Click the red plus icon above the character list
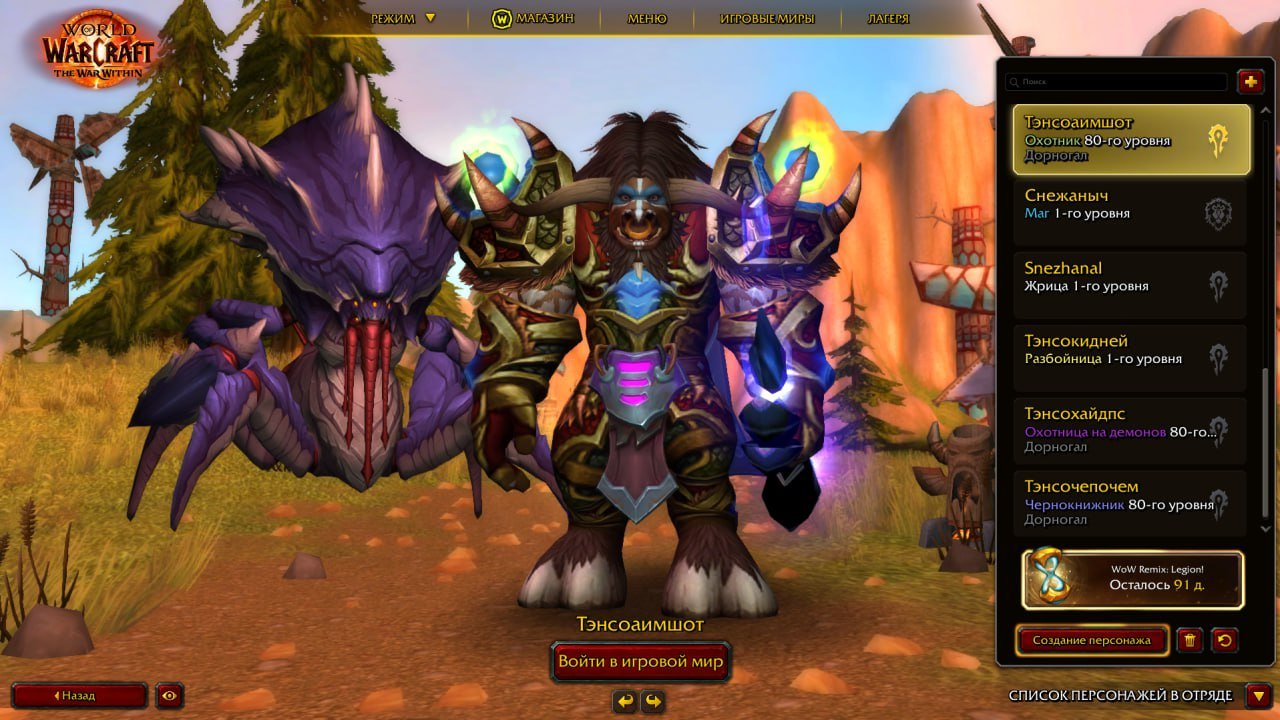 [1250, 81]
